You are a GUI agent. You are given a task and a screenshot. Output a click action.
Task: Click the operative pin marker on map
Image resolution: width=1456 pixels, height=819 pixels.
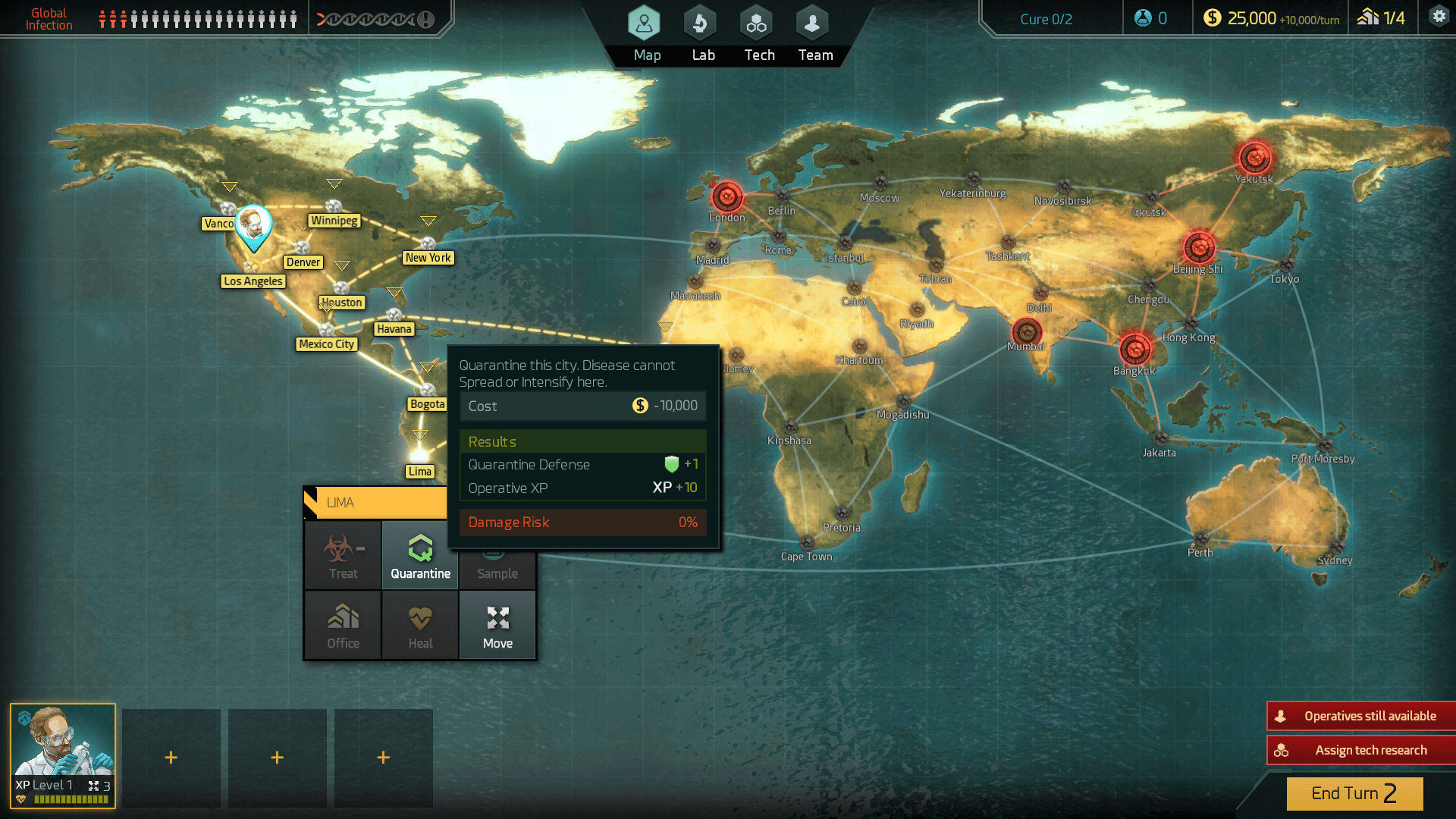pos(253,226)
